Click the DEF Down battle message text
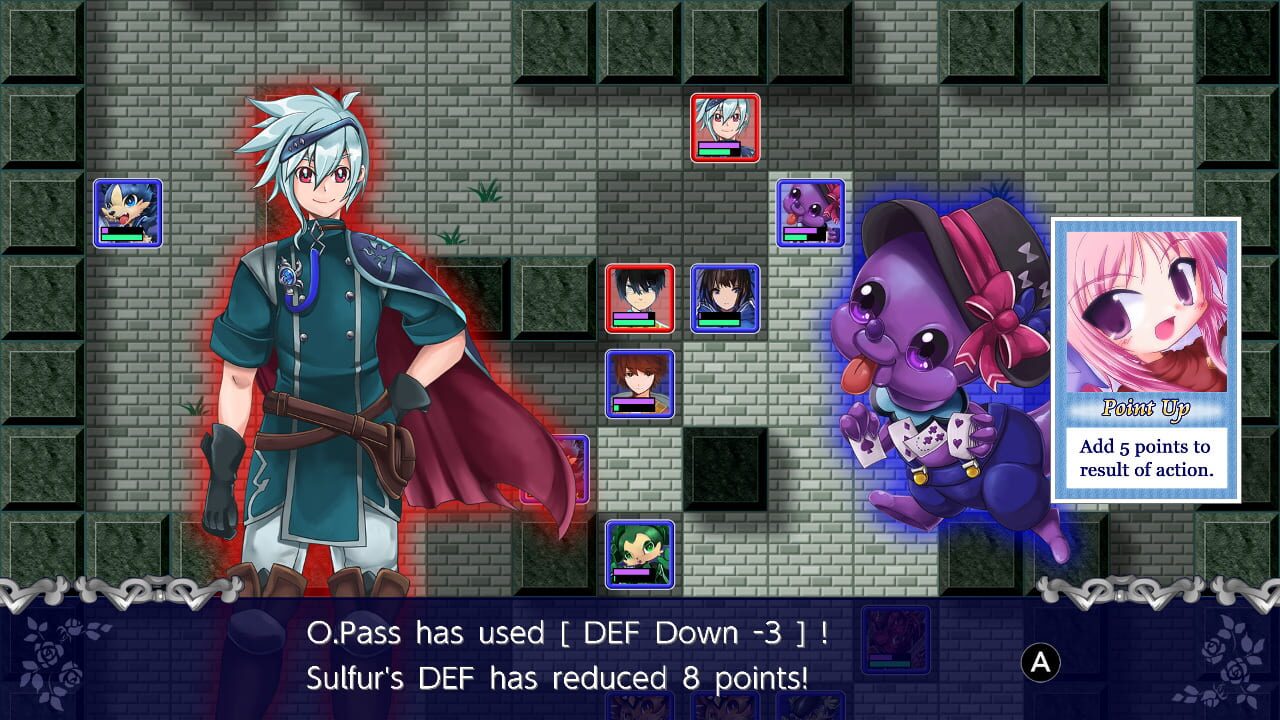This screenshot has height=720, width=1280. point(560,633)
